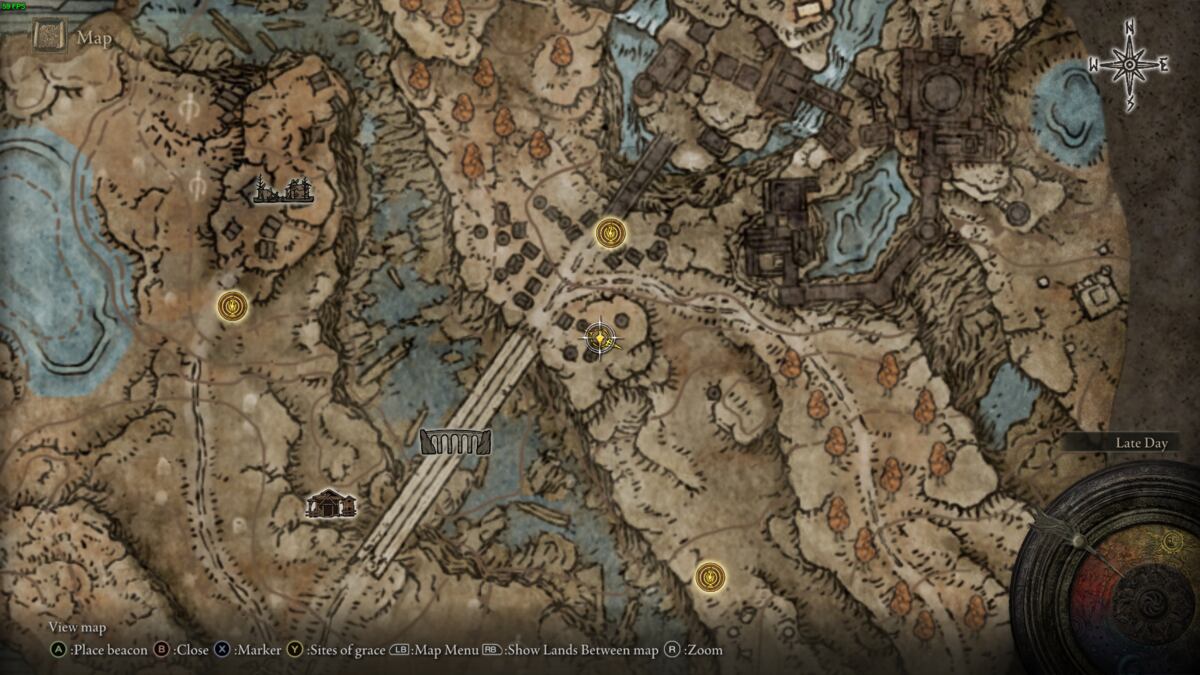This screenshot has height=675, width=1200.
Task: Click the player position marker on the map
Action: [598, 340]
